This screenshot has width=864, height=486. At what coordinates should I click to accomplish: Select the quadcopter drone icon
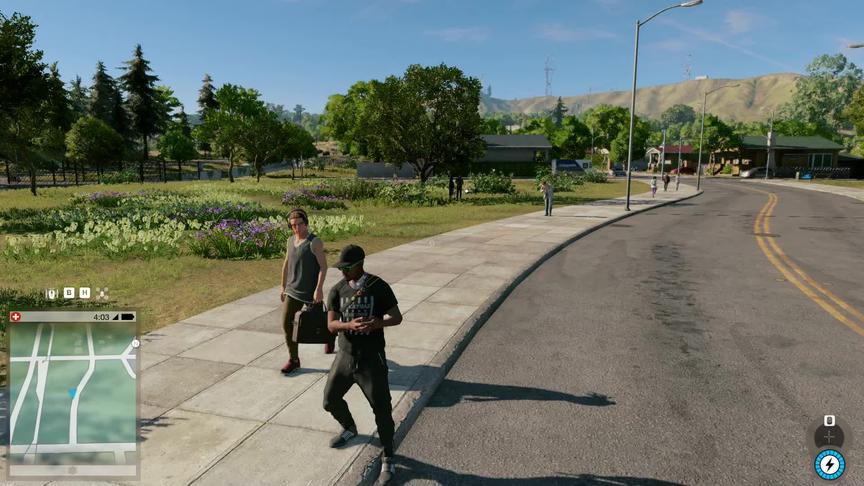(x=102, y=293)
